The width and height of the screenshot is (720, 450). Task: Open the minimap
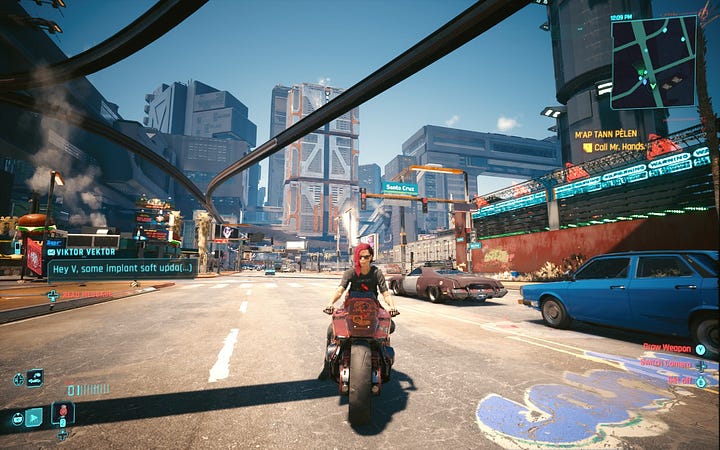pyautogui.click(x=653, y=62)
